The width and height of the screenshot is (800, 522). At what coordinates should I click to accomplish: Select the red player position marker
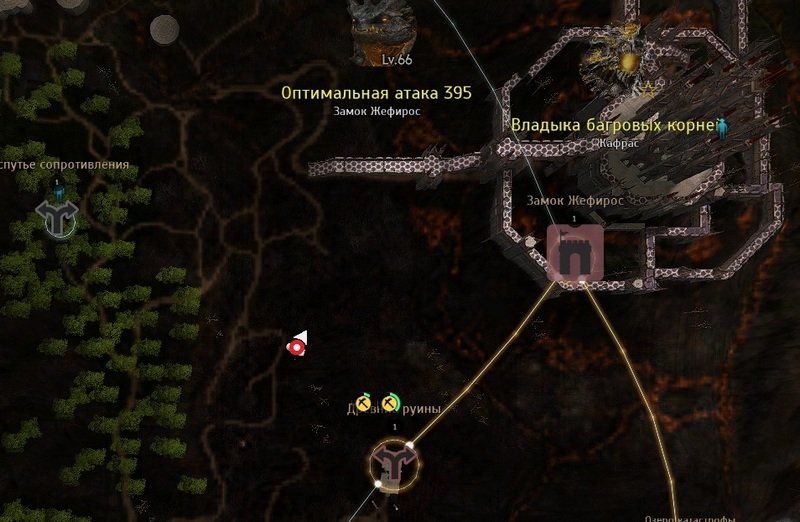tap(296, 346)
